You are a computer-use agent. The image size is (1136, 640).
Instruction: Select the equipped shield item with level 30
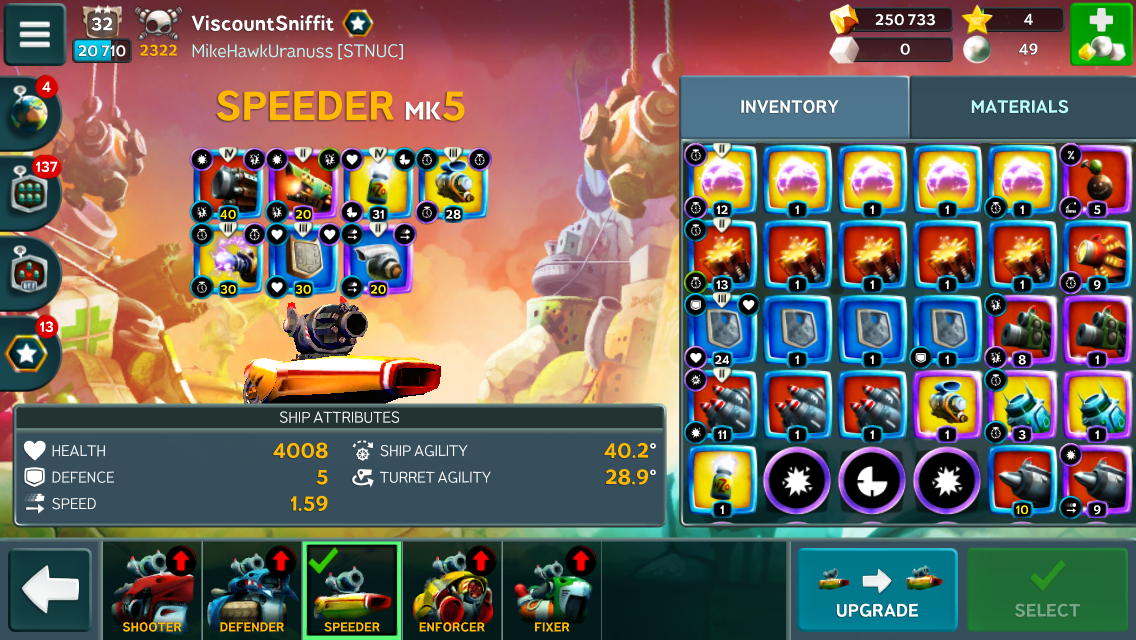pos(302,260)
